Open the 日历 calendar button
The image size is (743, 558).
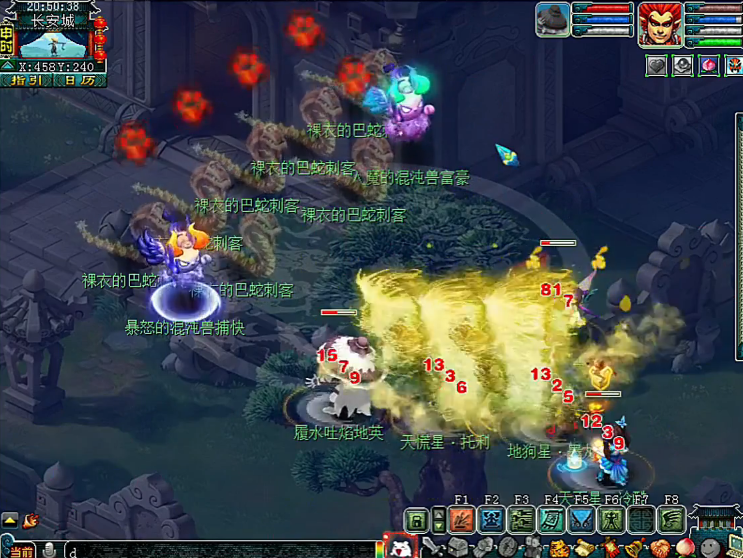click(81, 81)
